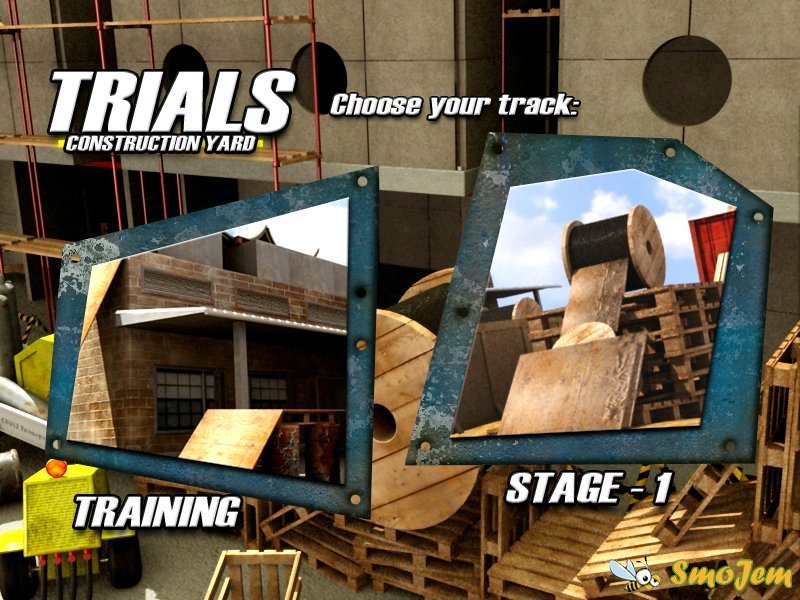Open the SmoJem logo link

(700, 574)
